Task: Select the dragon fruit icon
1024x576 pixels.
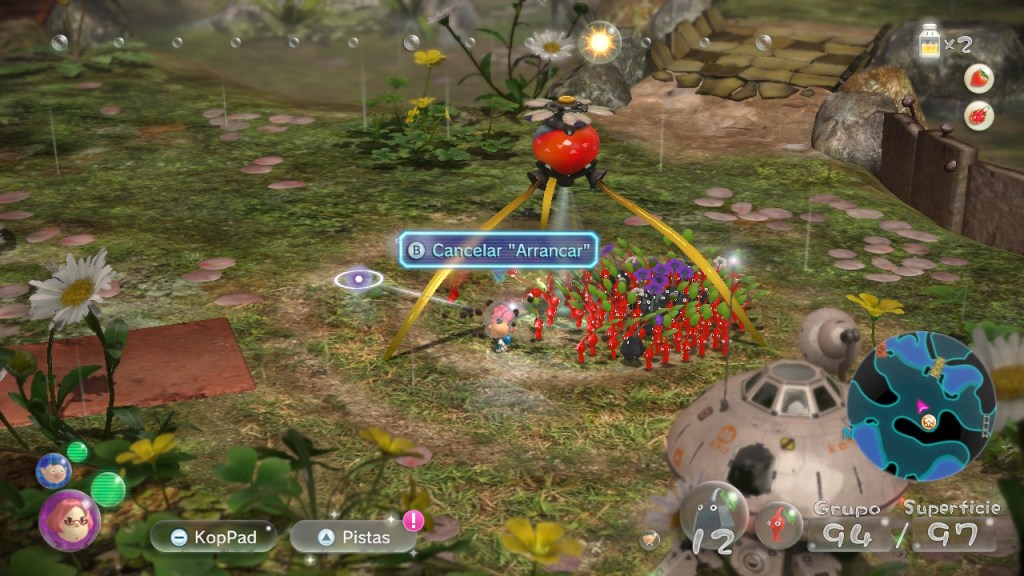Action: coord(978,115)
